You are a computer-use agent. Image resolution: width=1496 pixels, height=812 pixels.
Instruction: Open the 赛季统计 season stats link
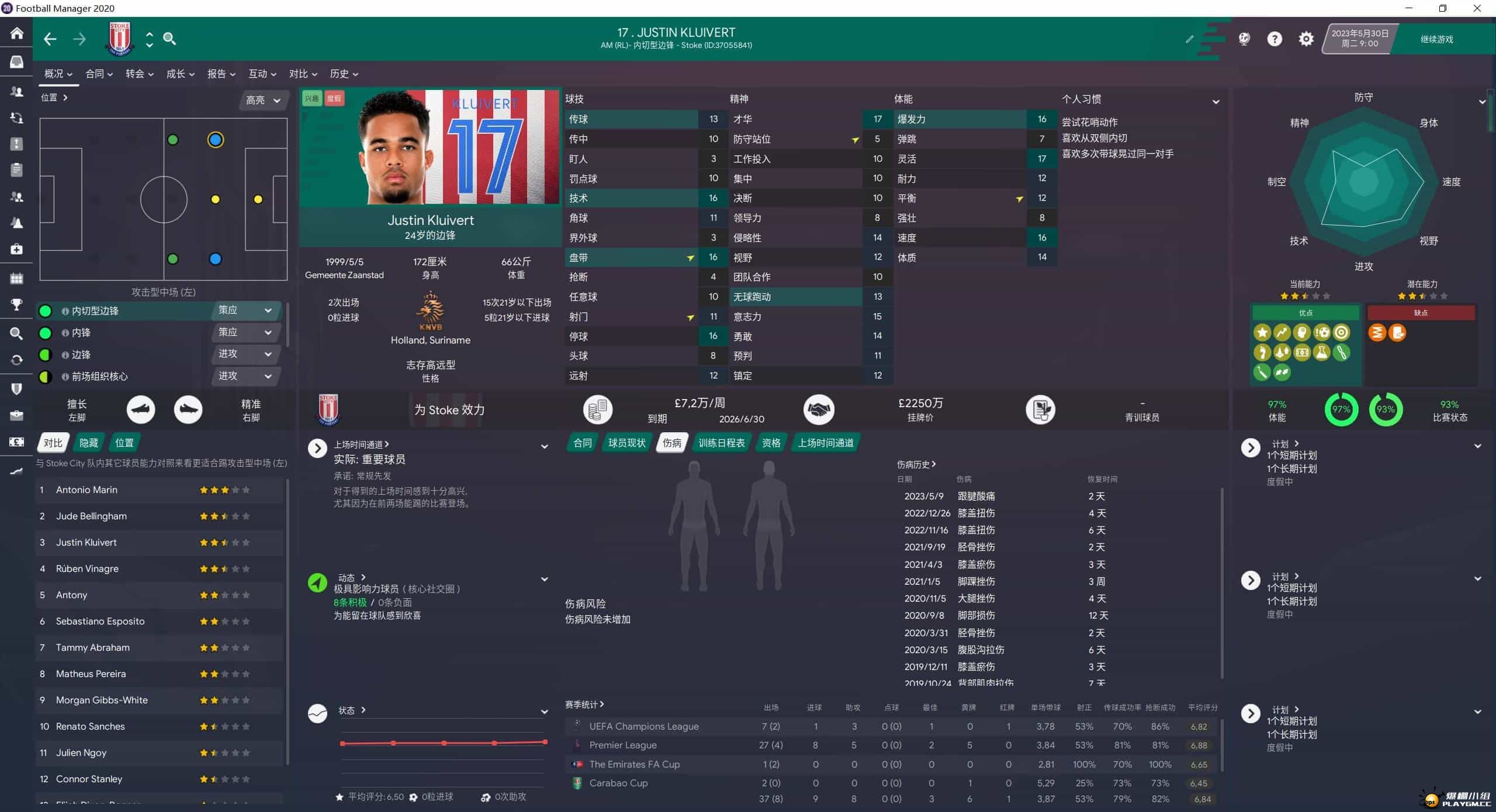[584, 705]
